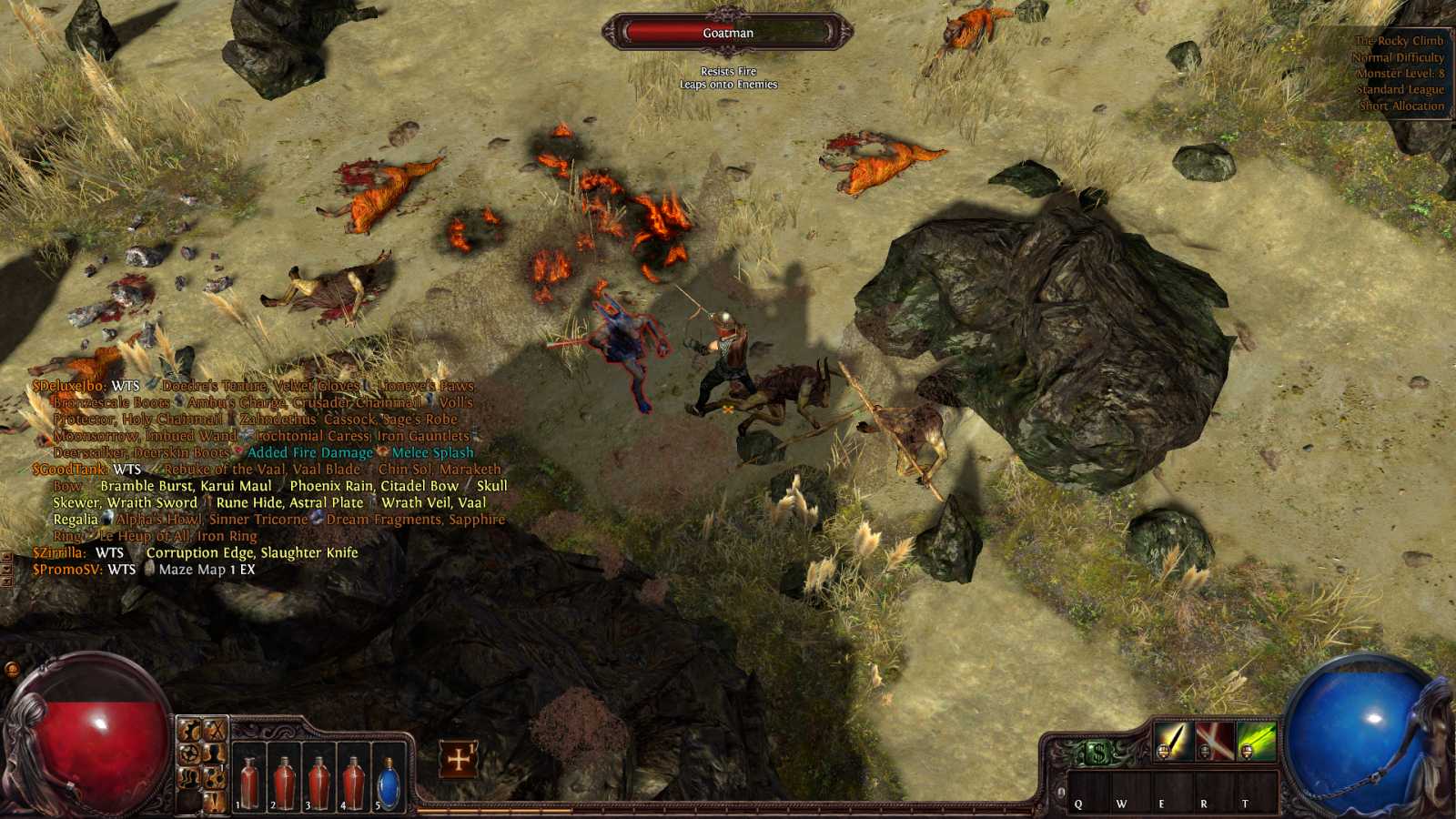Click the Maze Map item link in chat
Screen dimensions: 1456x819
coord(192,570)
